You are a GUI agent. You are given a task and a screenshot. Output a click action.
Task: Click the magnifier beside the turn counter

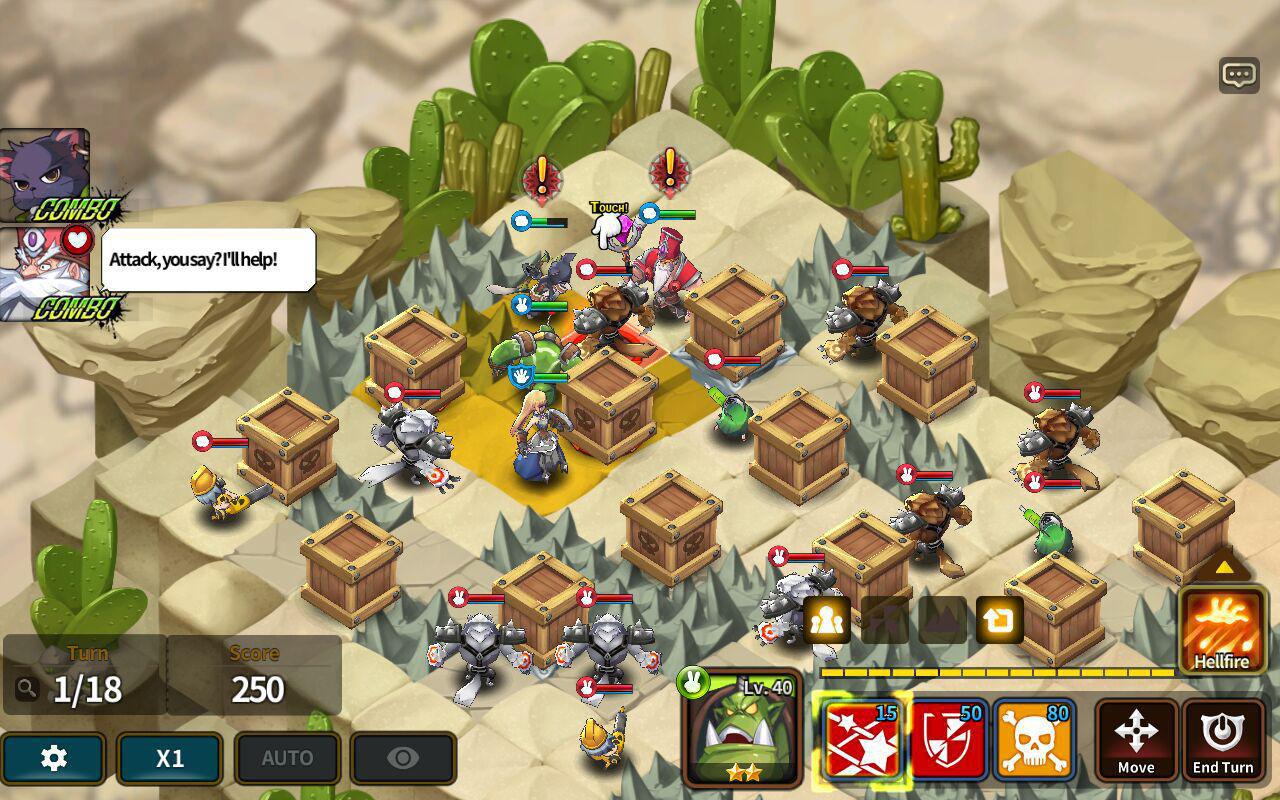tap(27, 688)
